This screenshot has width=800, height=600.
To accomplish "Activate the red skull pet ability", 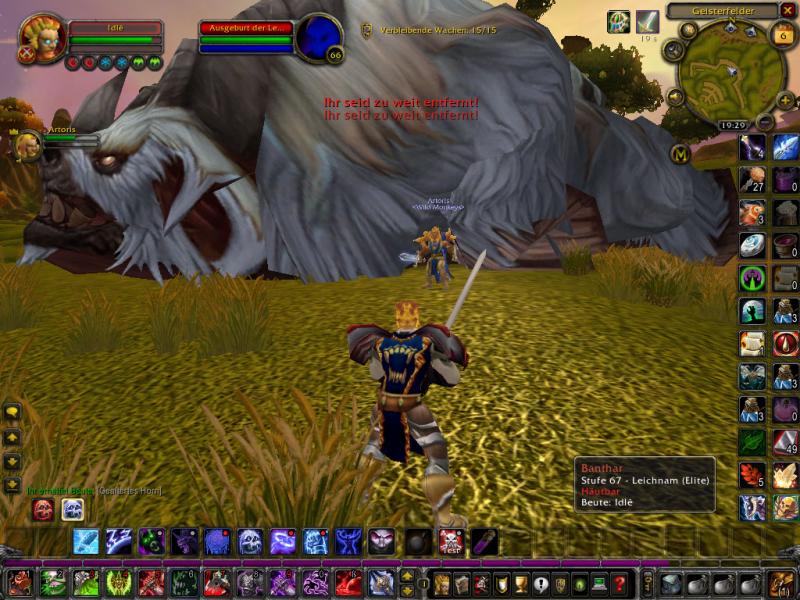I will pos(43,510).
